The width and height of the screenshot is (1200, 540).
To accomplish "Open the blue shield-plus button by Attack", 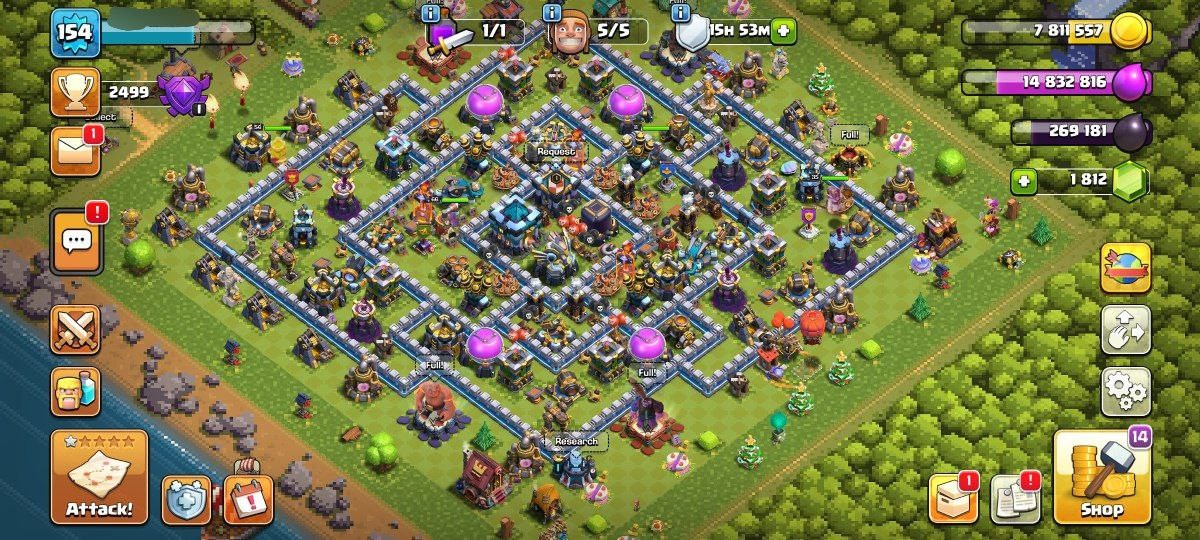I will [x=186, y=499].
